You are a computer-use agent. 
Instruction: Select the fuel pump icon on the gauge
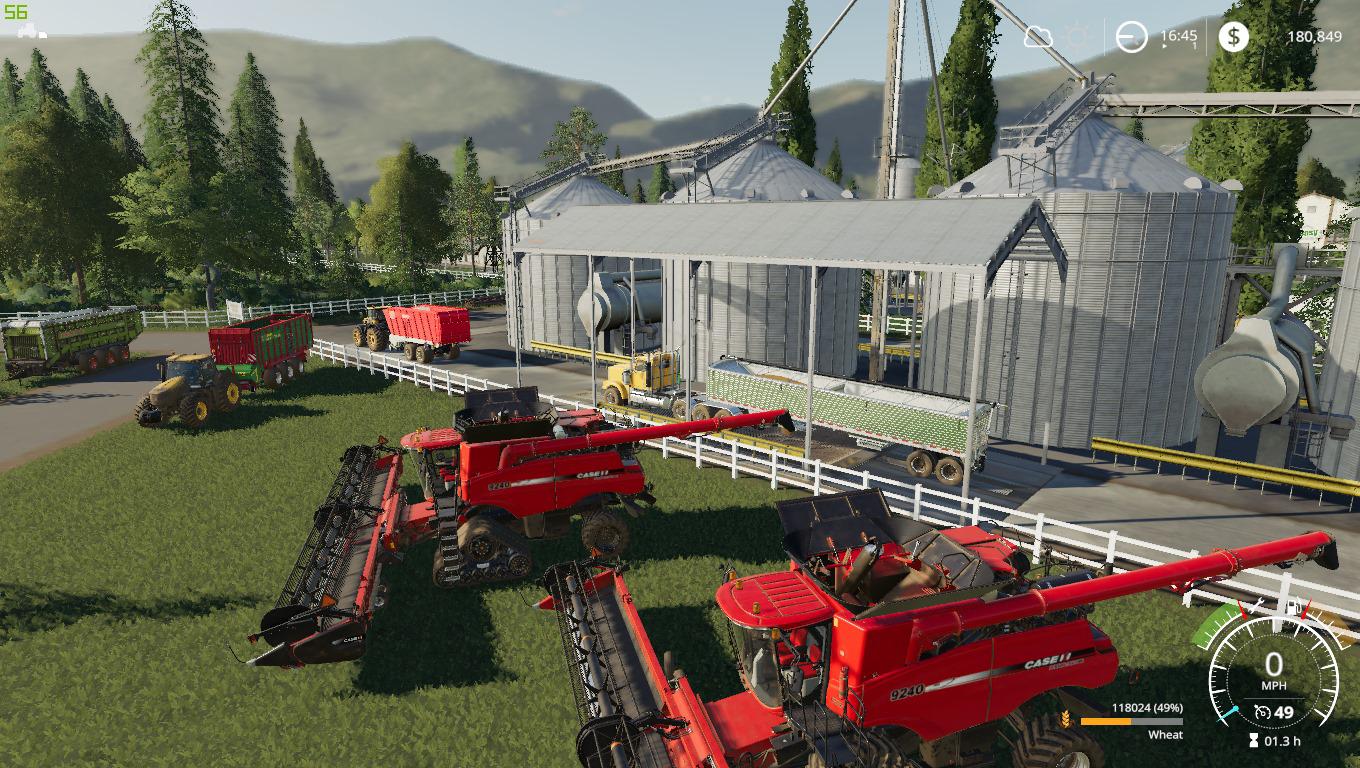[1292, 607]
